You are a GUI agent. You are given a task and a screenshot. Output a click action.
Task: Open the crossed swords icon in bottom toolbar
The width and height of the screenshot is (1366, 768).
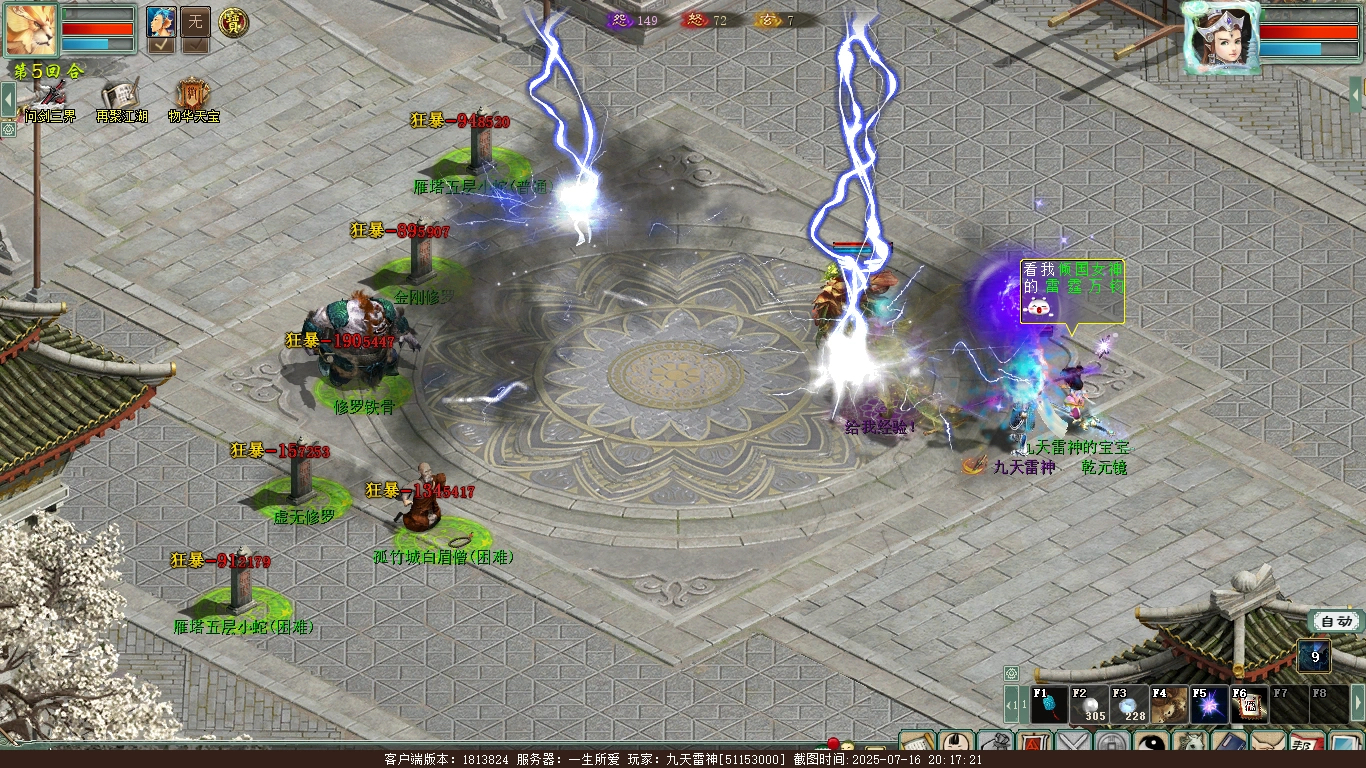tap(1073, 745)
